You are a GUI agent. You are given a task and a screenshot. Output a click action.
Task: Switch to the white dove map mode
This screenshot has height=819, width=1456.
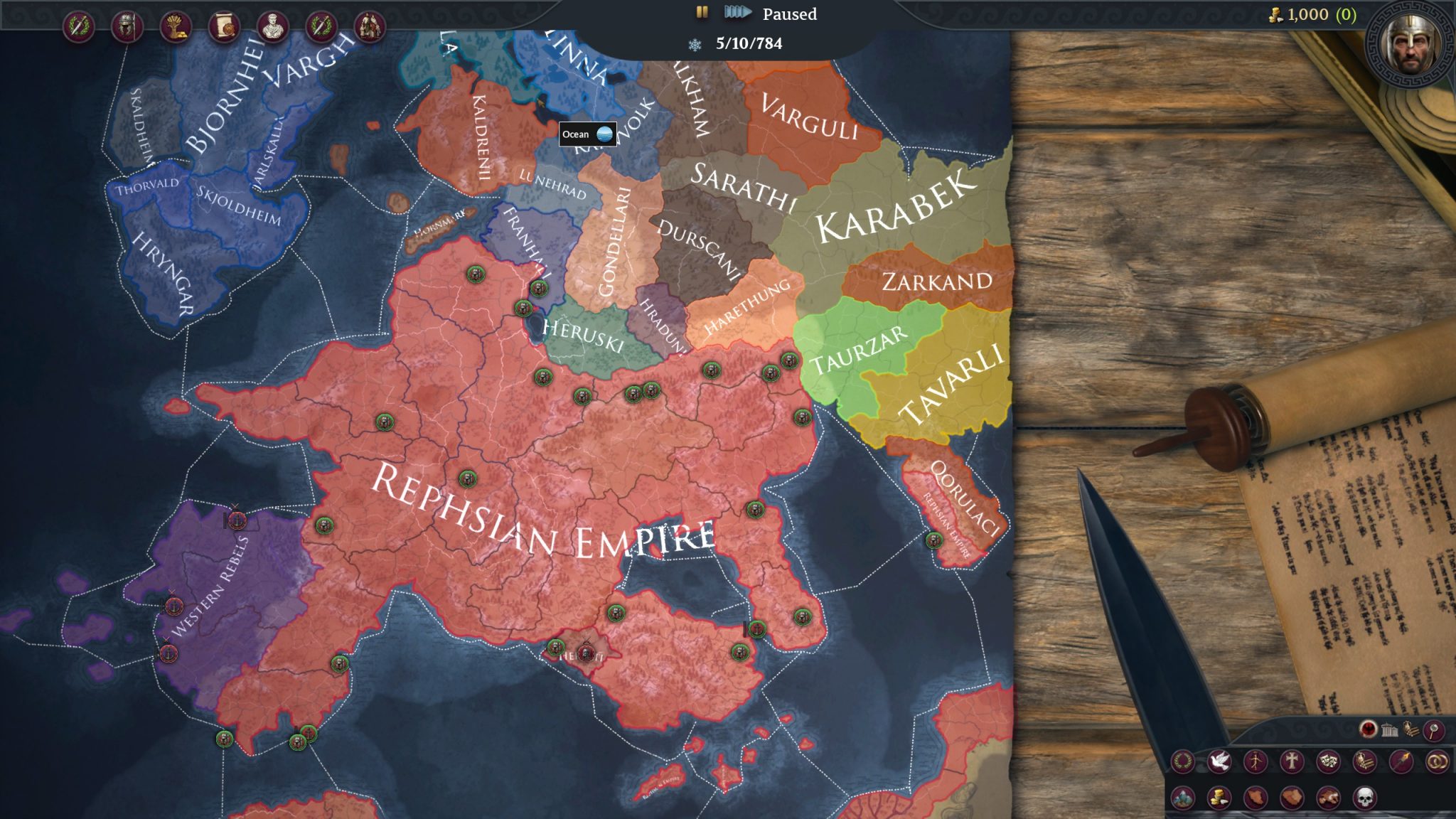[x=1219, y=762]
